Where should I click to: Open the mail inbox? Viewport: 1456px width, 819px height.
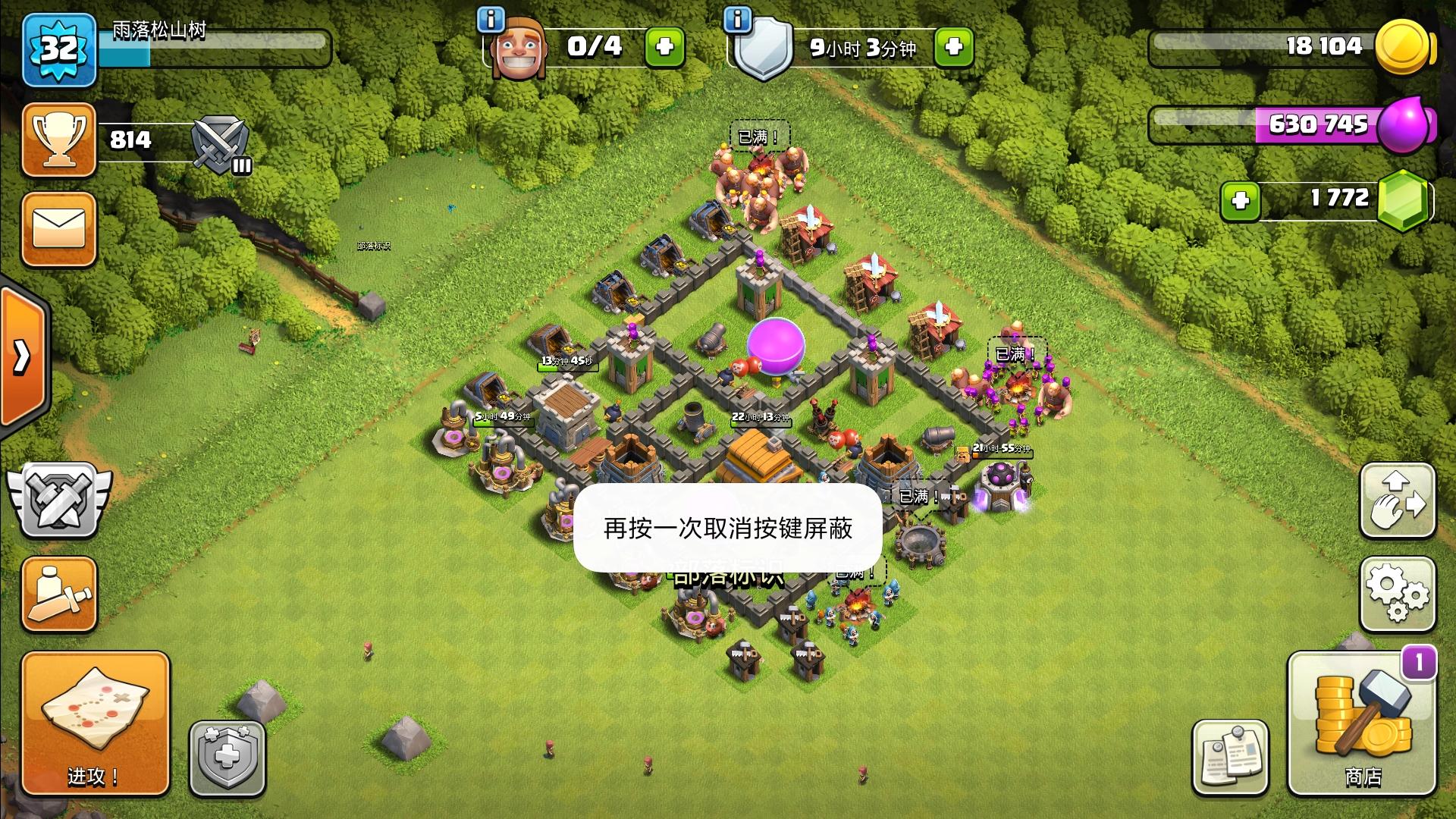pyautogui.click(x=58, y=227)
